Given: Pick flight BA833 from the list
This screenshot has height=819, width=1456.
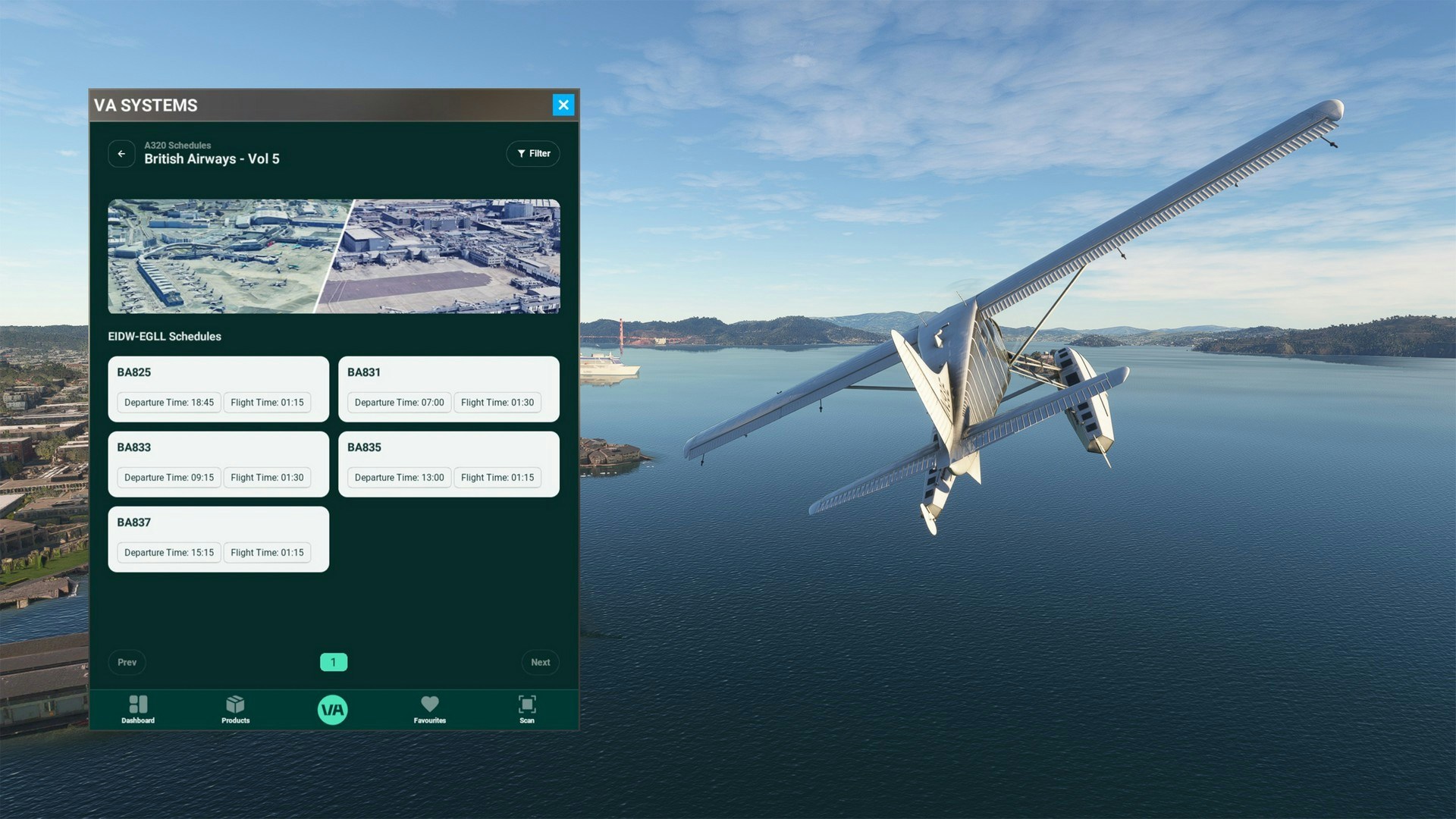Looking at the screenshot, I should click(x=218, y=463).
